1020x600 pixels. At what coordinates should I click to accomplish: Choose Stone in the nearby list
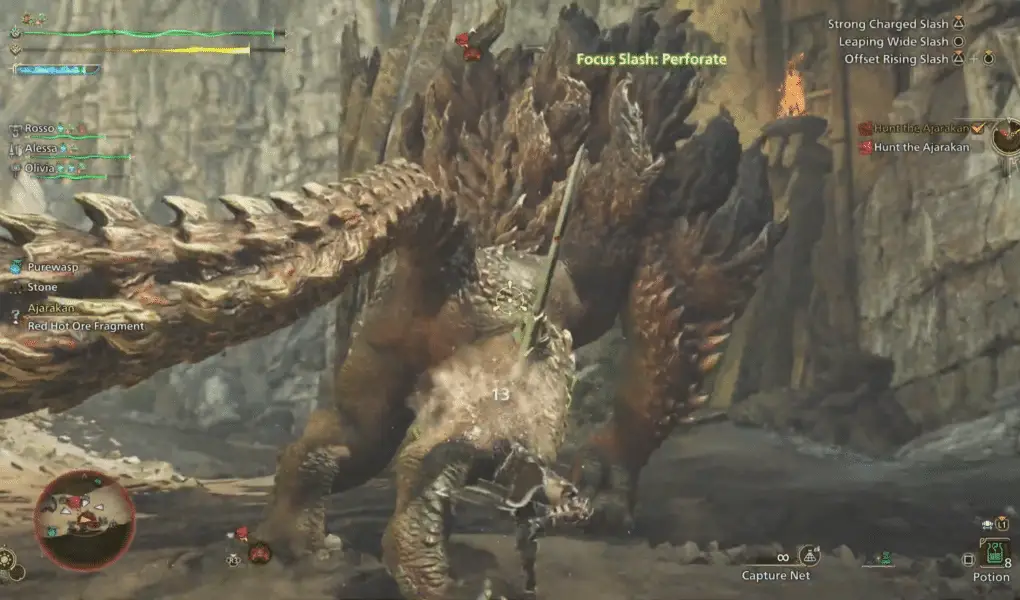pos(43,287)
